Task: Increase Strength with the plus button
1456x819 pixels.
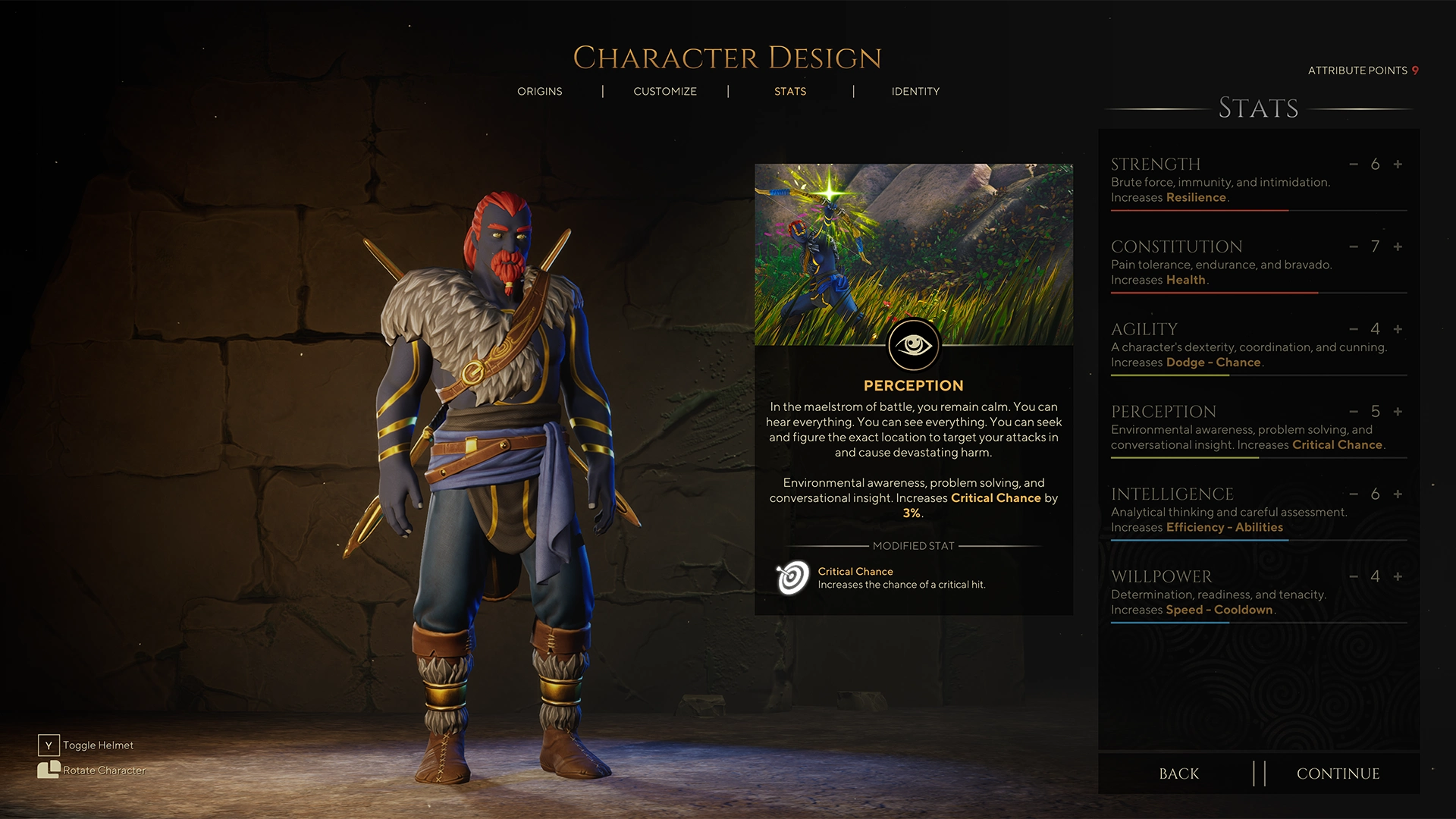Action: click(1397, 164)
